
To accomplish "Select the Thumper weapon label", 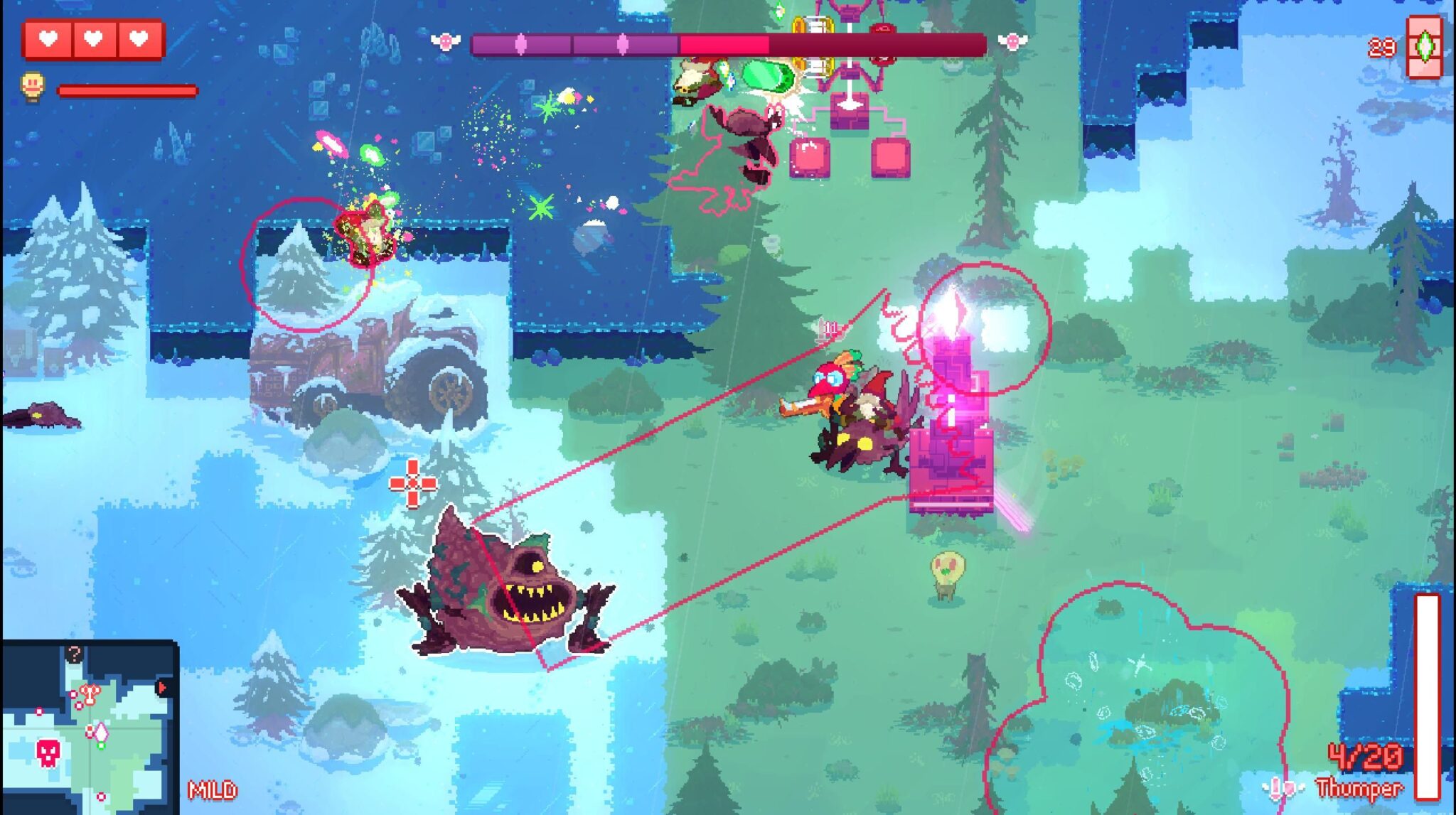I will click(x=1359, y=788).
